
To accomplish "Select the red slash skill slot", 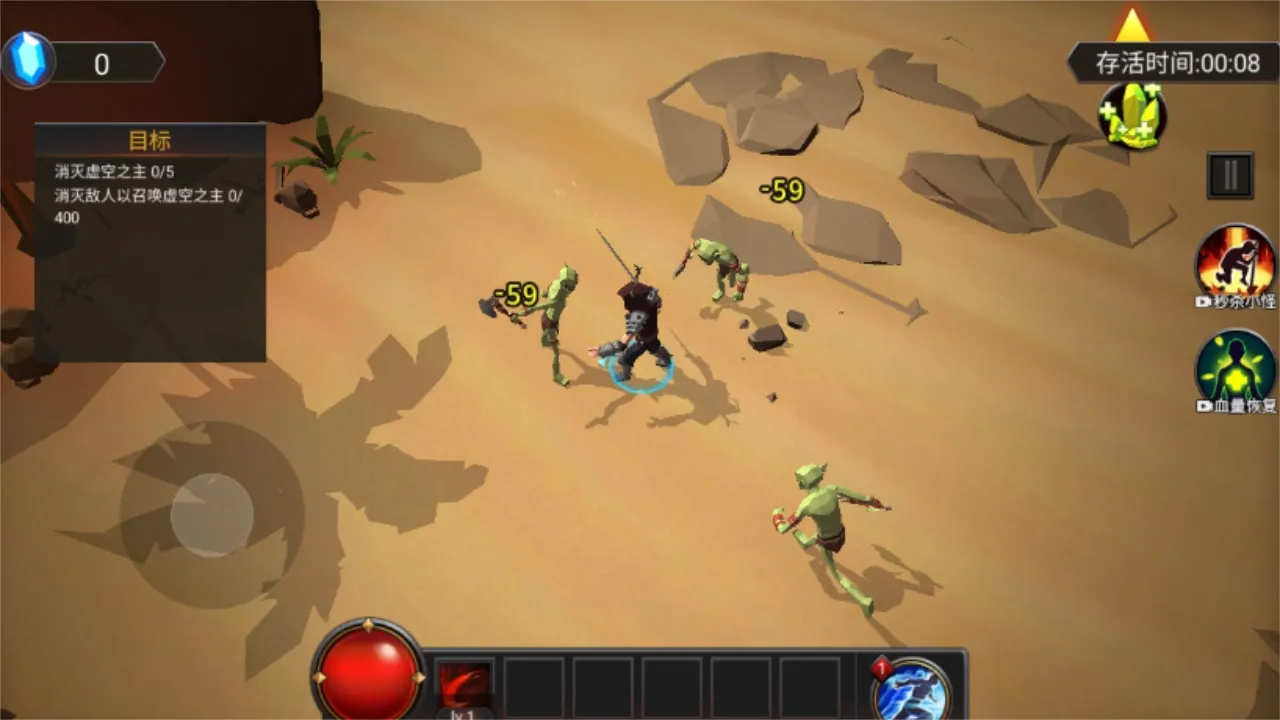I will coord(465,687).
